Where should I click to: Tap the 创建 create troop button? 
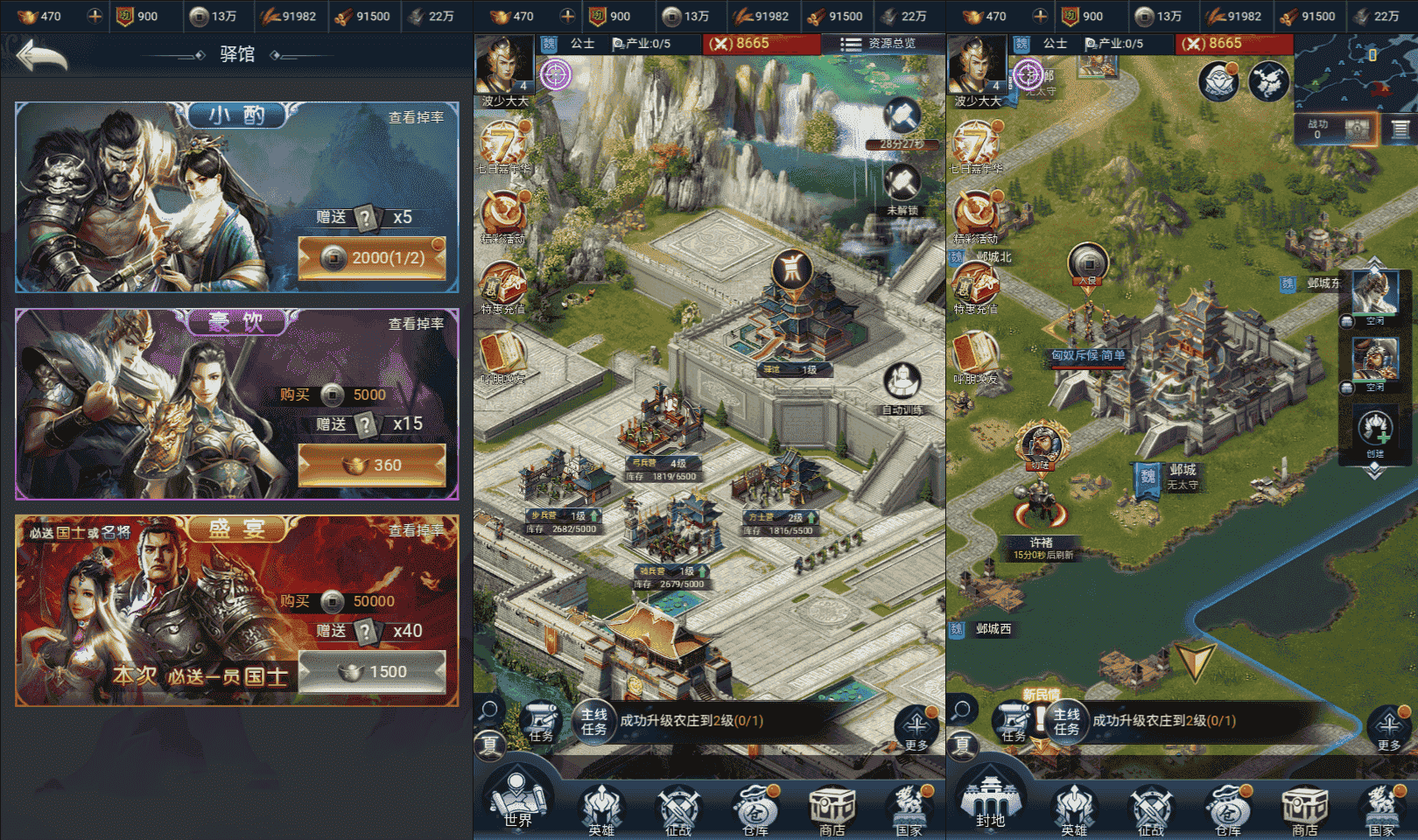1375,432
